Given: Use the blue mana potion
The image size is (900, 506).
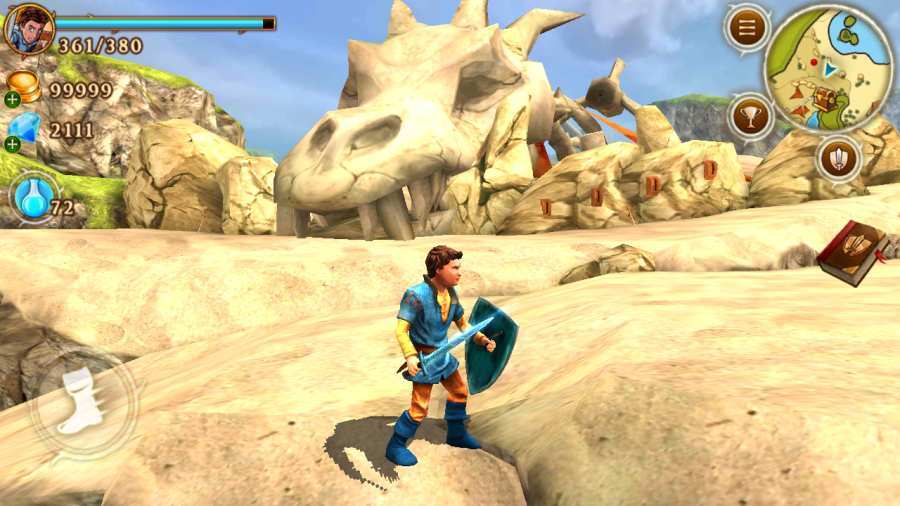Looking at the screenshot, I should click(x=33, y=196).
